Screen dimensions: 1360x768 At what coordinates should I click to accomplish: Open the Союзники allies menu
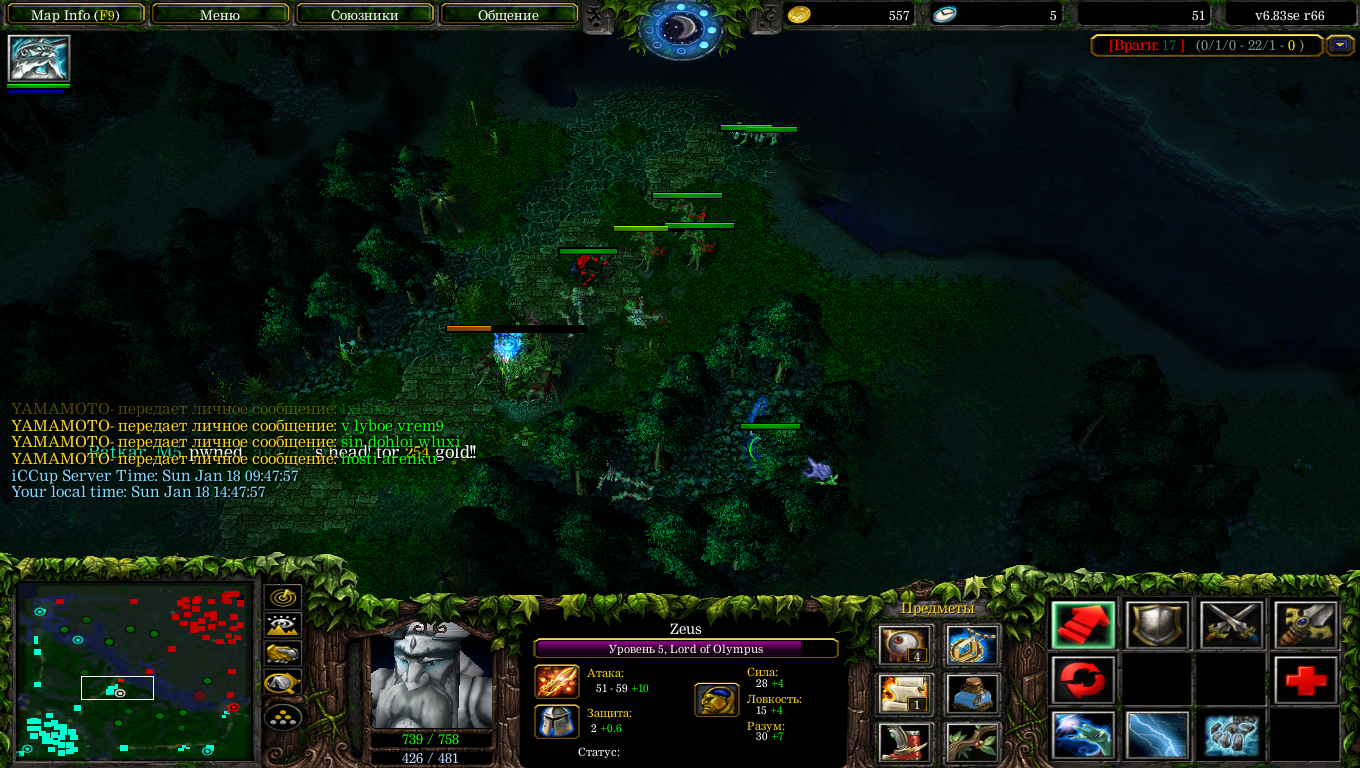pyautogui.click(x=364, y=15)
